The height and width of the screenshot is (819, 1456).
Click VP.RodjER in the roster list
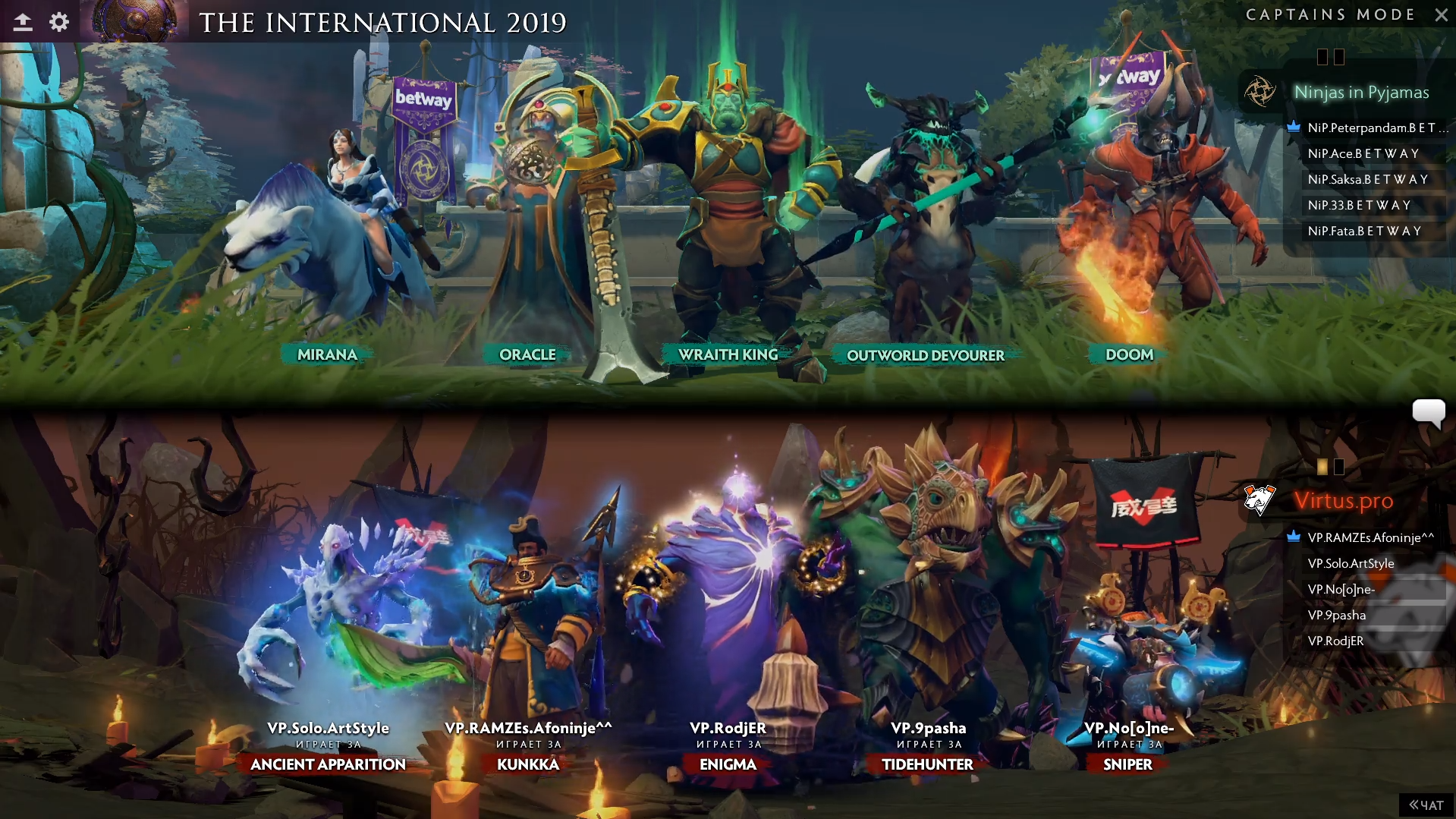pos(1335,641)
